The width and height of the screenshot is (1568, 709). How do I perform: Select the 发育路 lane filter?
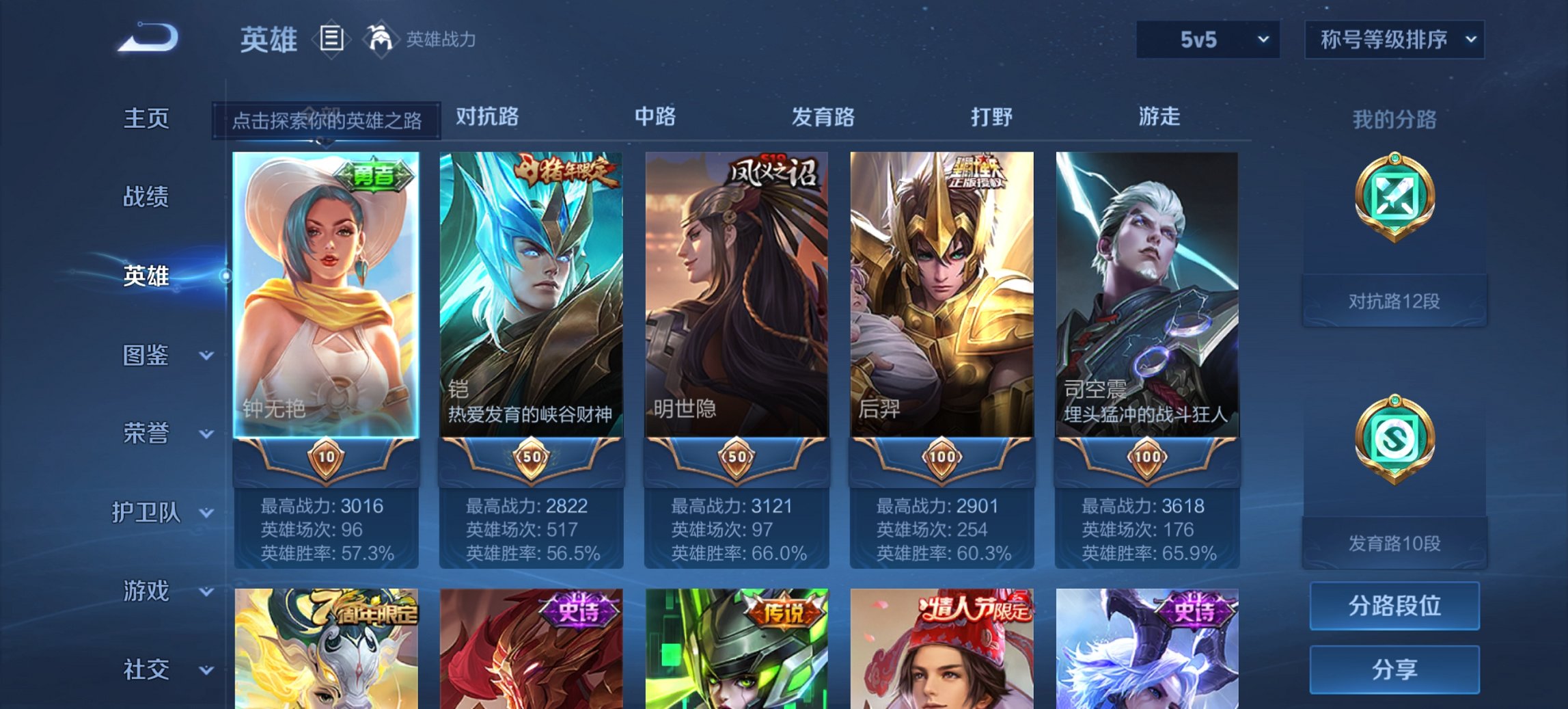click(x=823, y=118)
